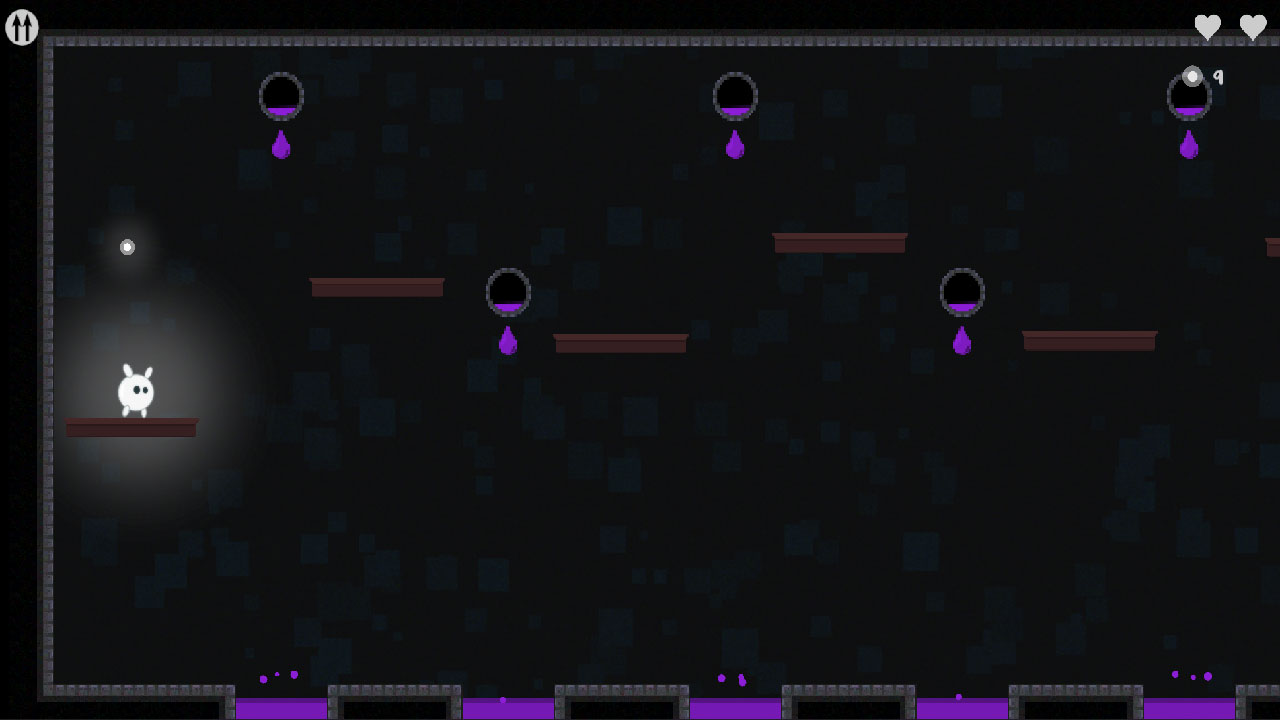
Task: Click the leftmost heart in the health display
Action: (x=1205, y=27)
